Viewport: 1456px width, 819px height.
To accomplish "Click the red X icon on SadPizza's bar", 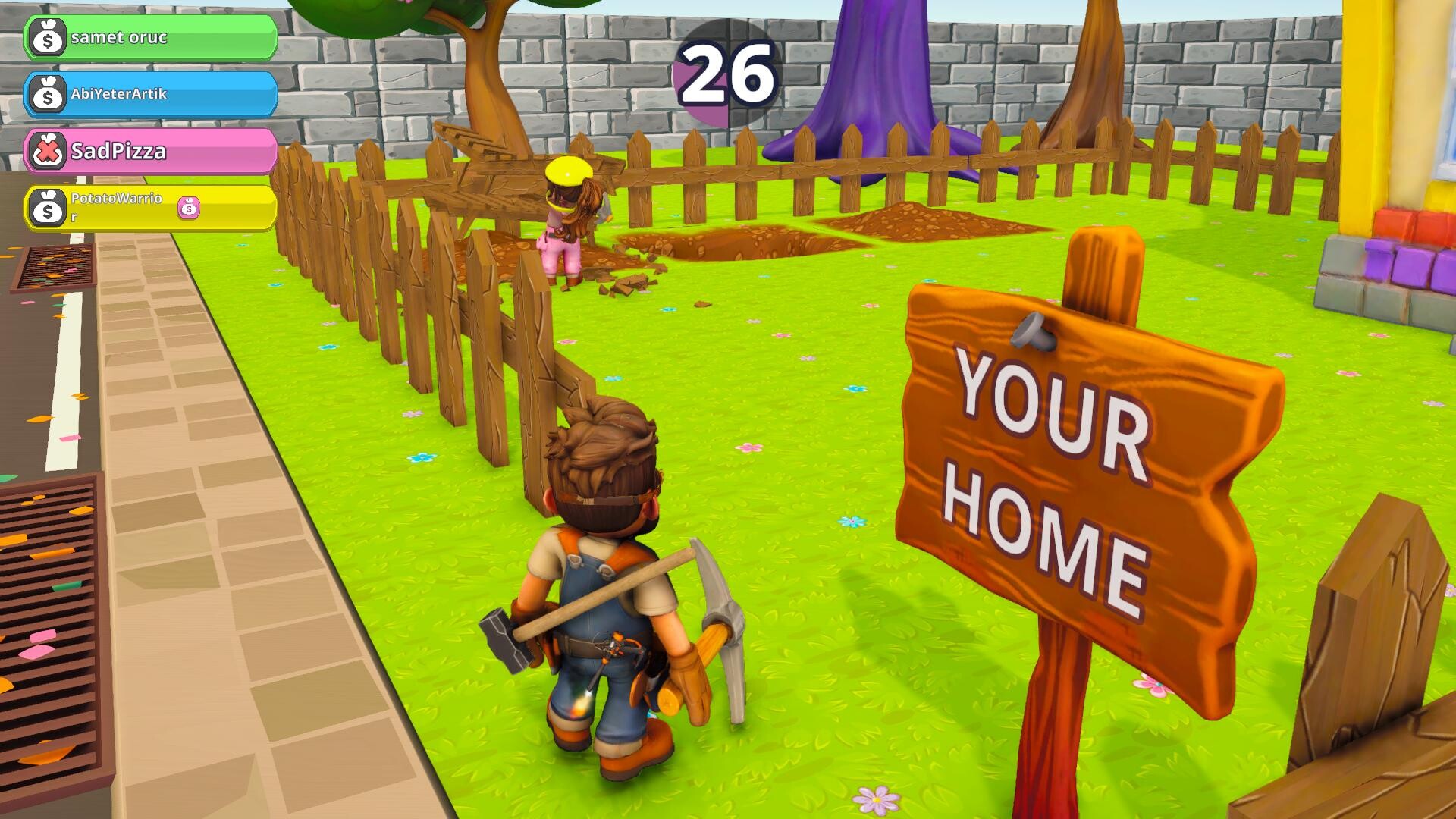I will click(47, 152).
